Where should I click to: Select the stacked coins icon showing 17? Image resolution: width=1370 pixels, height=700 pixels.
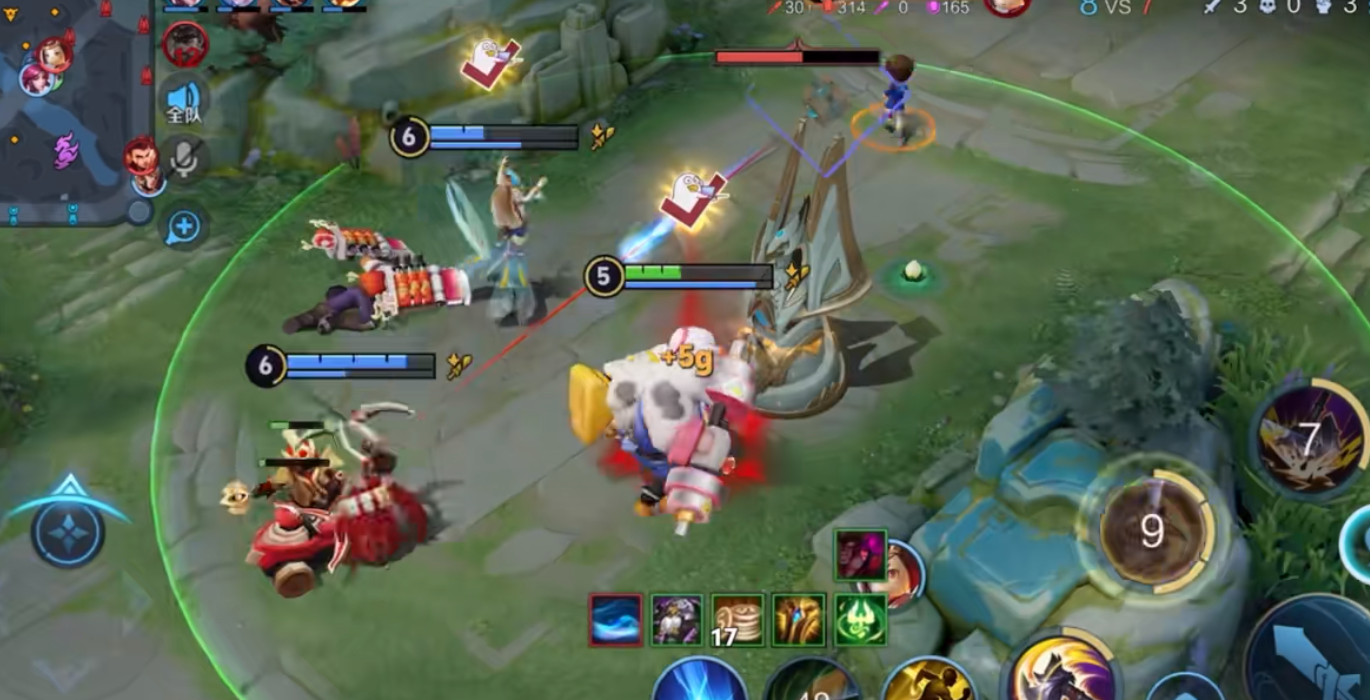738,620
